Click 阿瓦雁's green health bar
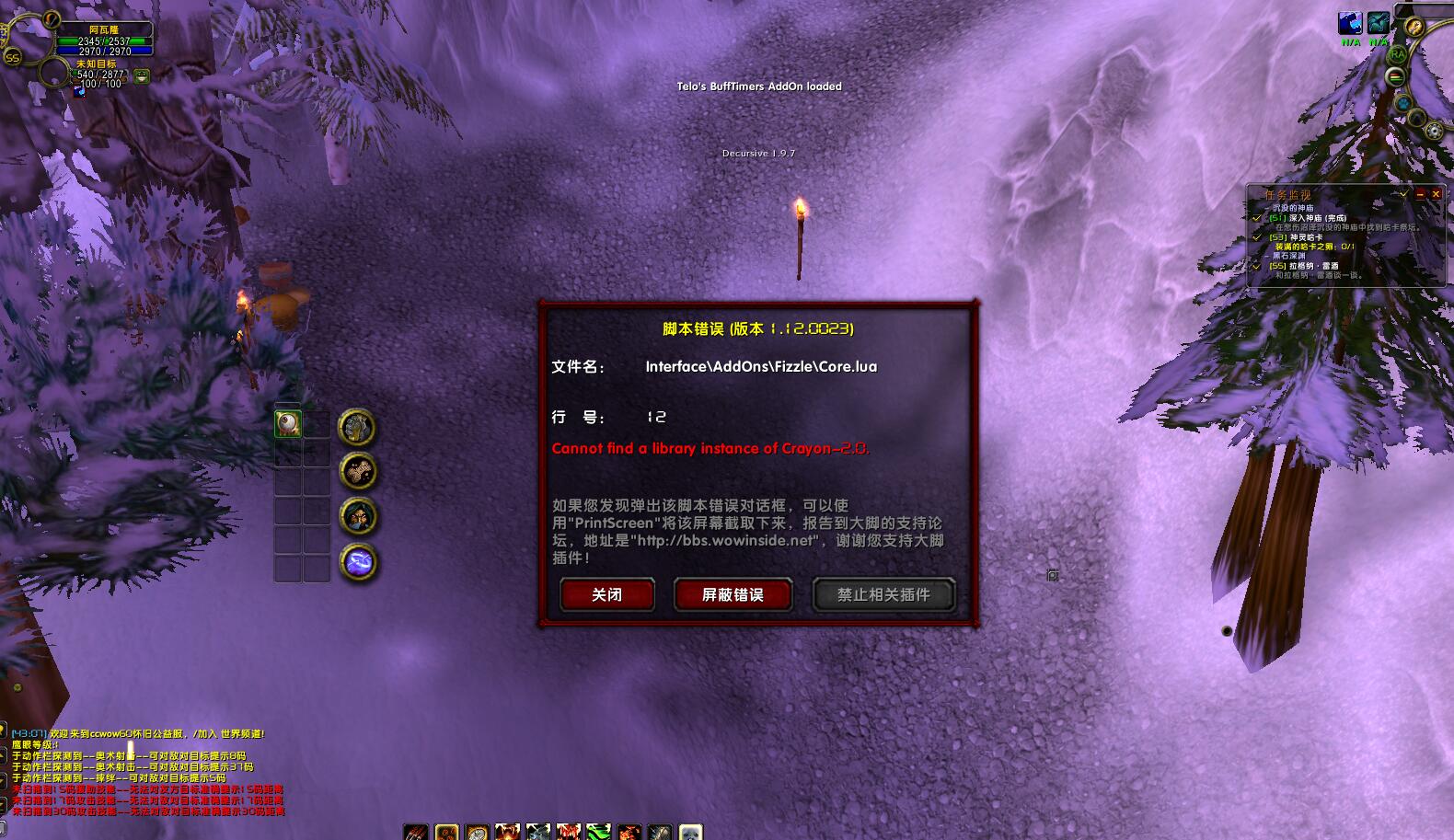The height and width of the screenshot is (840, 1454). 103,40
